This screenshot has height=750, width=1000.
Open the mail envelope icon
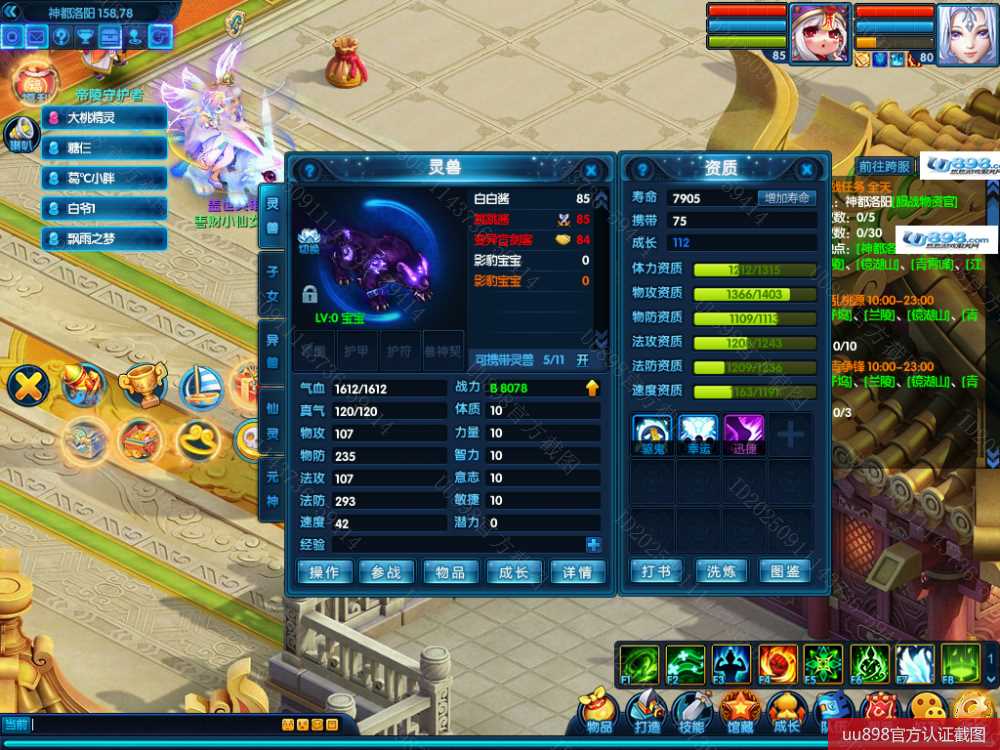tap(37, 37)
